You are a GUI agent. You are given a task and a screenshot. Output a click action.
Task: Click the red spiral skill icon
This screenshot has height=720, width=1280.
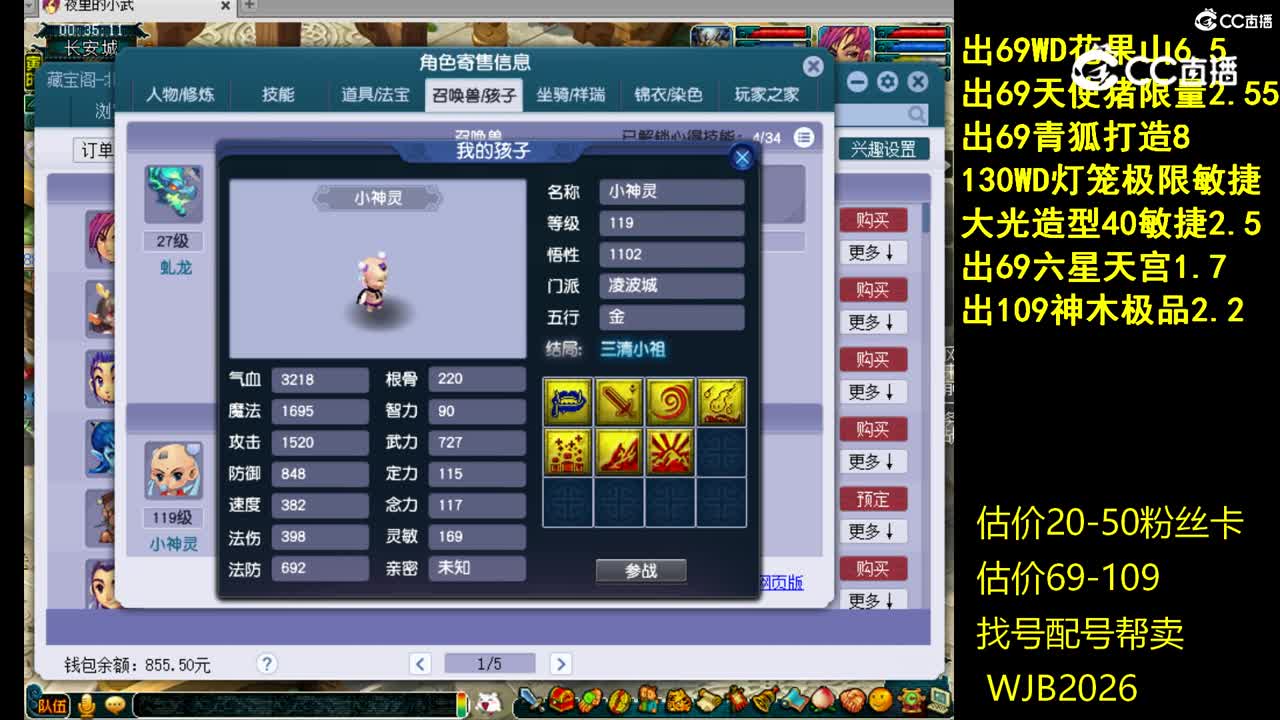pyautogui.click(x=671, y=399)
